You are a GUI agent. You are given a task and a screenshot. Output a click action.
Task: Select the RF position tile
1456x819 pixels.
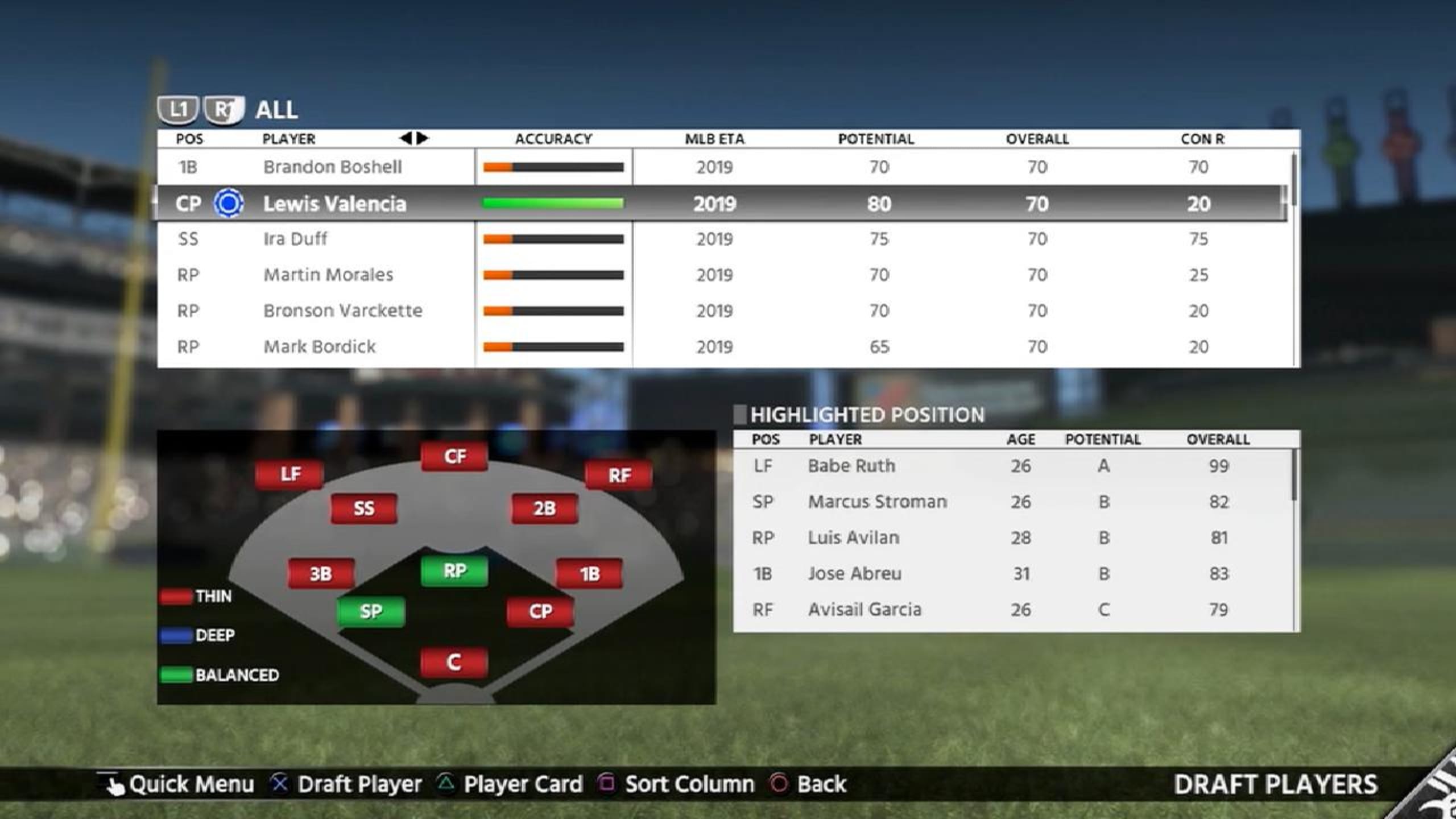619,475
